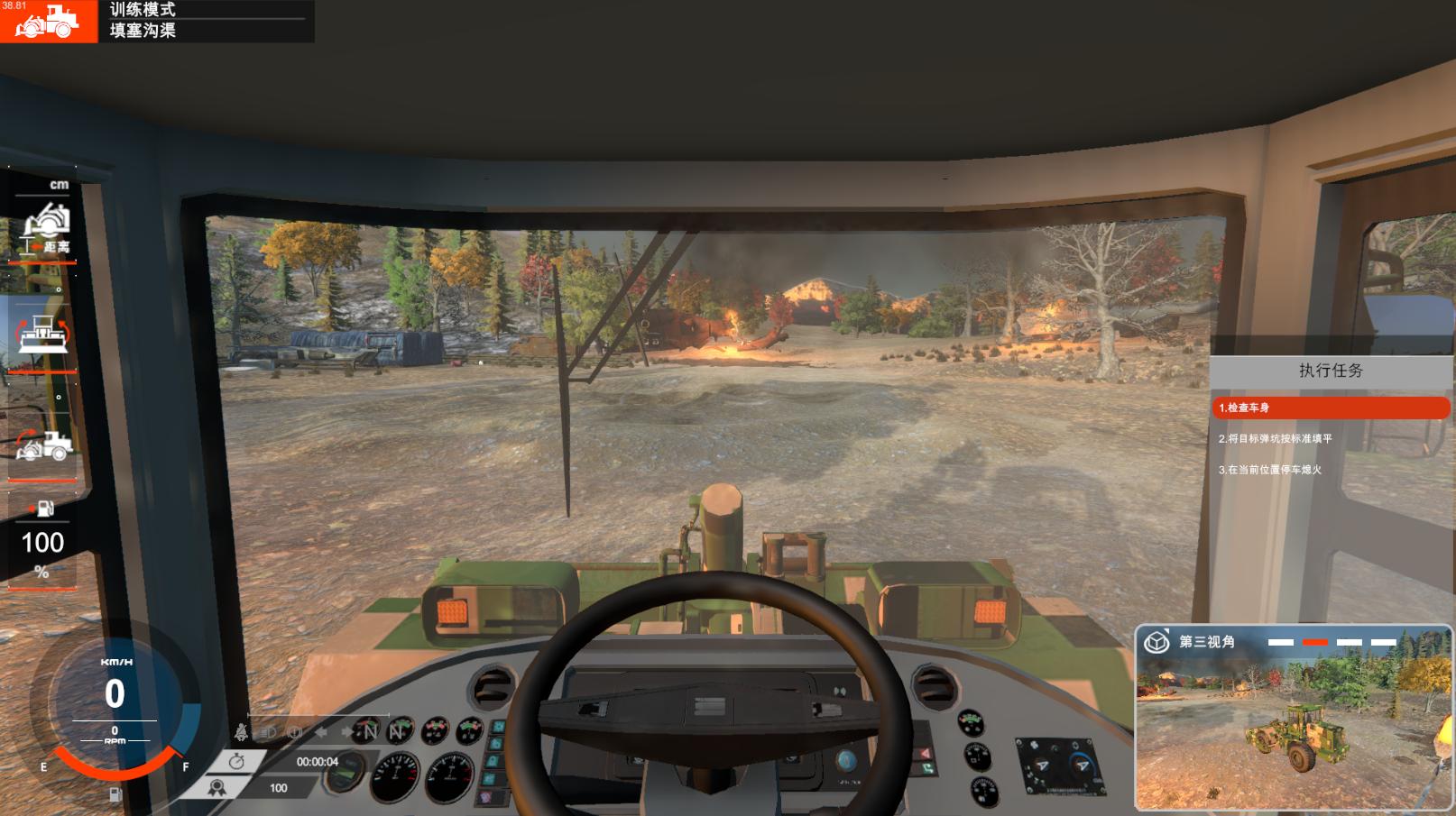
Task: Click the award ribbon score icon
Action: [217, 788]
